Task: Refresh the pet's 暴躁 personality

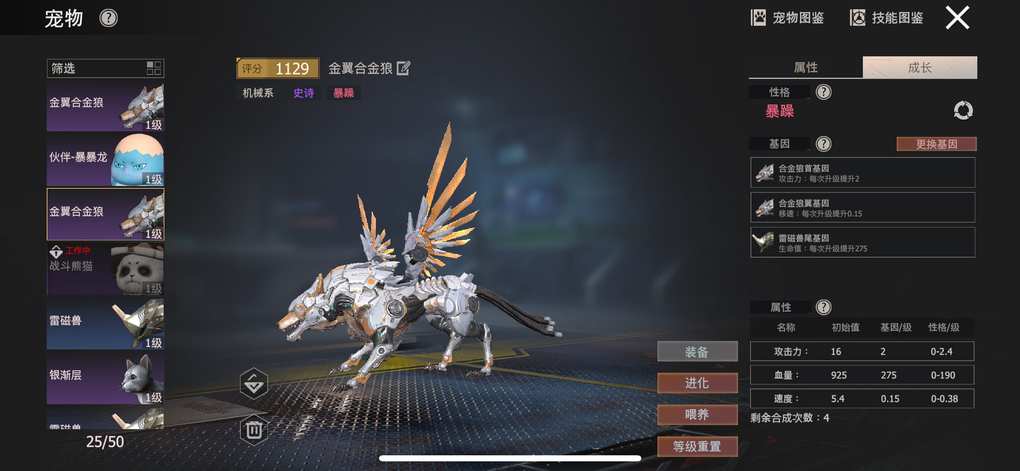Action: (x=963, y=110)
